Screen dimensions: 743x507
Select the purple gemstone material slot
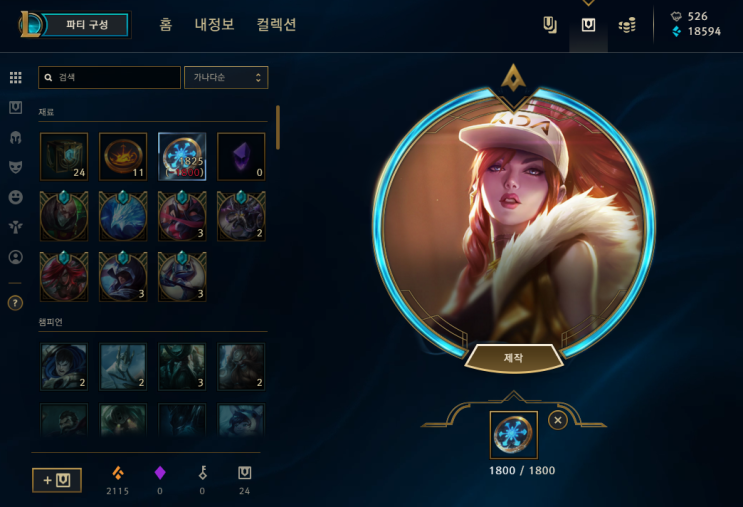[x=241, y=157]
